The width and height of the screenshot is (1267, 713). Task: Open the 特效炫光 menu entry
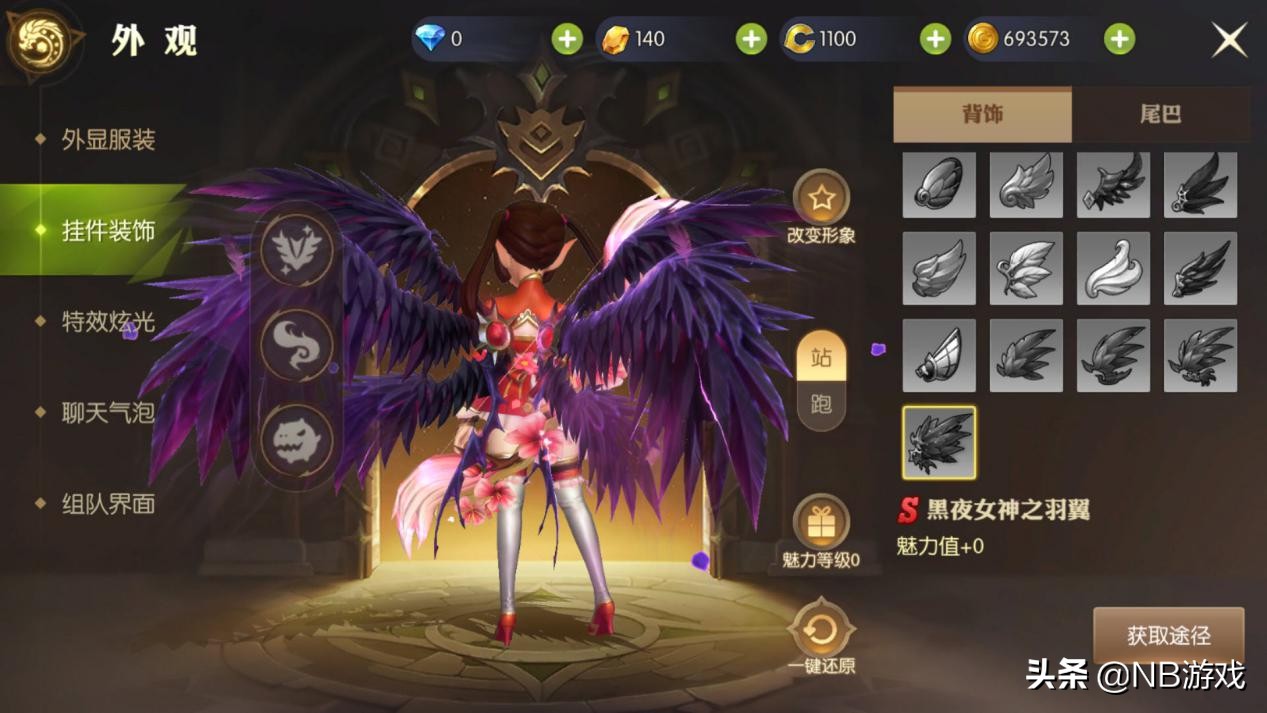108,322
